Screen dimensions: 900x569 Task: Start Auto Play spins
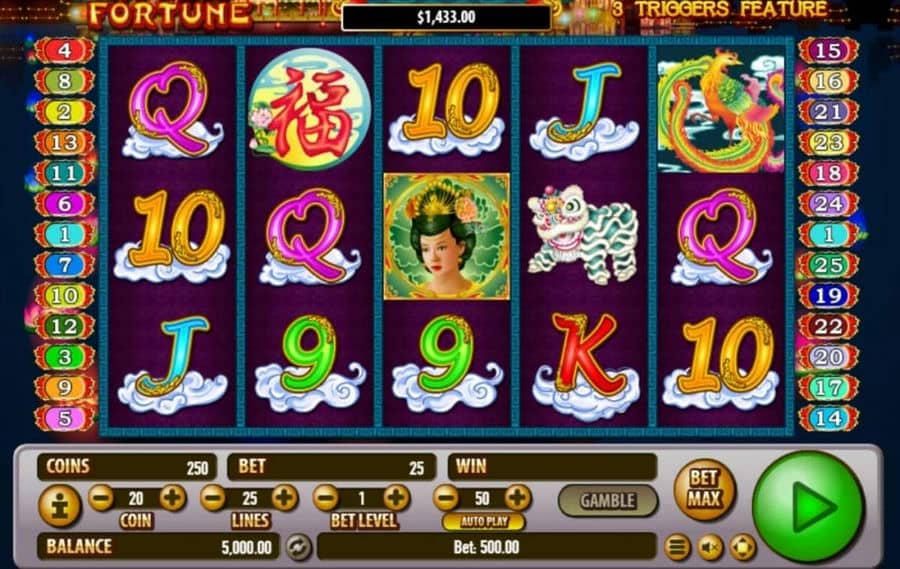click(x=483, y=522)
